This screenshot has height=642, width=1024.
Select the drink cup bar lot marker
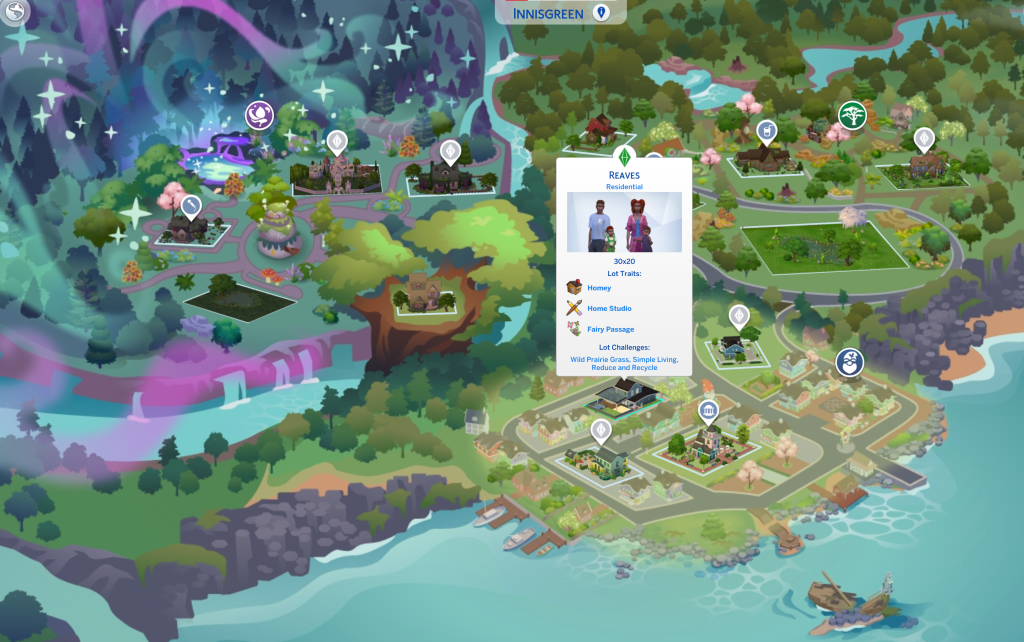[765, 131]
